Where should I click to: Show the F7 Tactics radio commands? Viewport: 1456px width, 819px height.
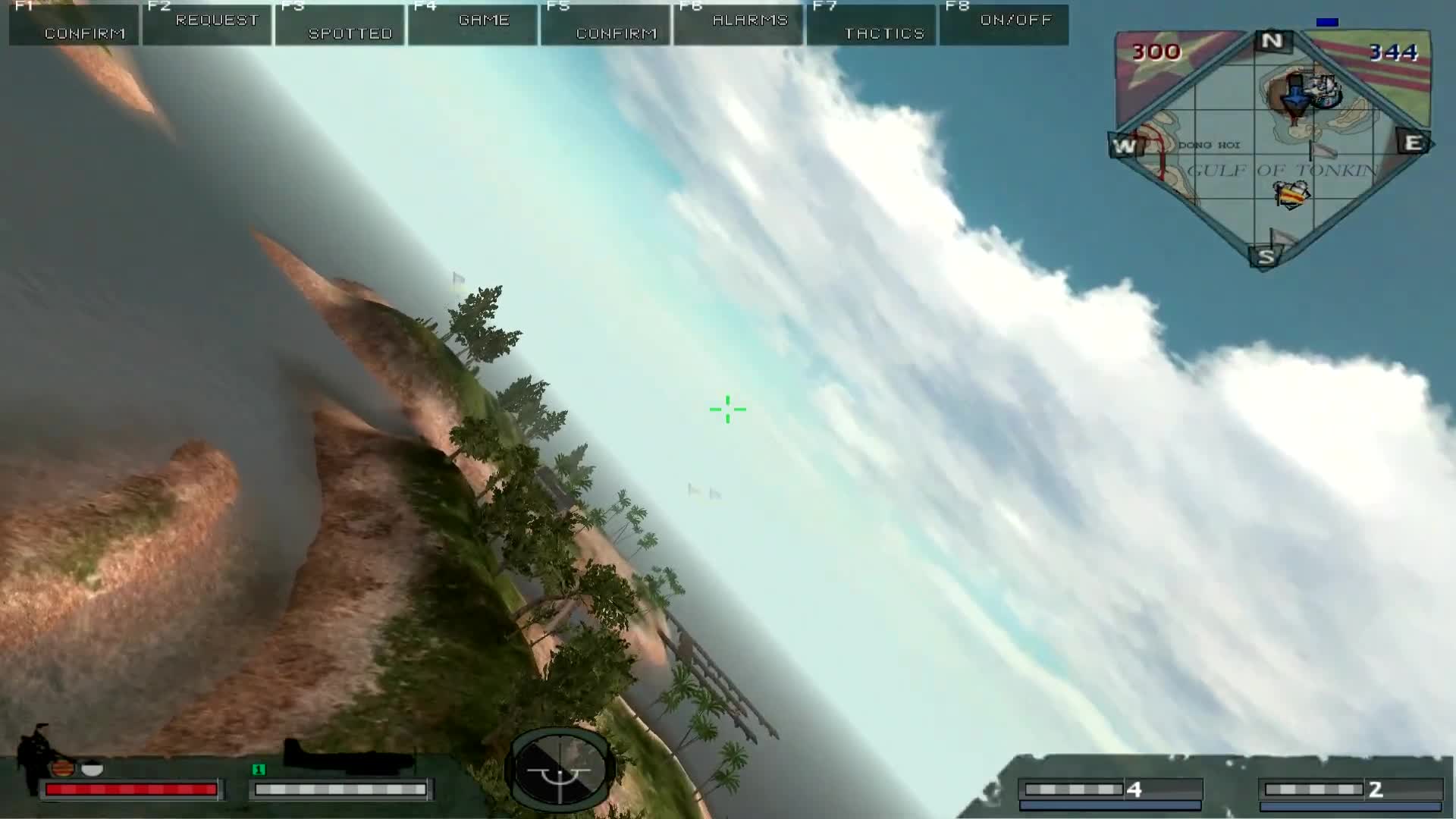(x=872, y=24)
